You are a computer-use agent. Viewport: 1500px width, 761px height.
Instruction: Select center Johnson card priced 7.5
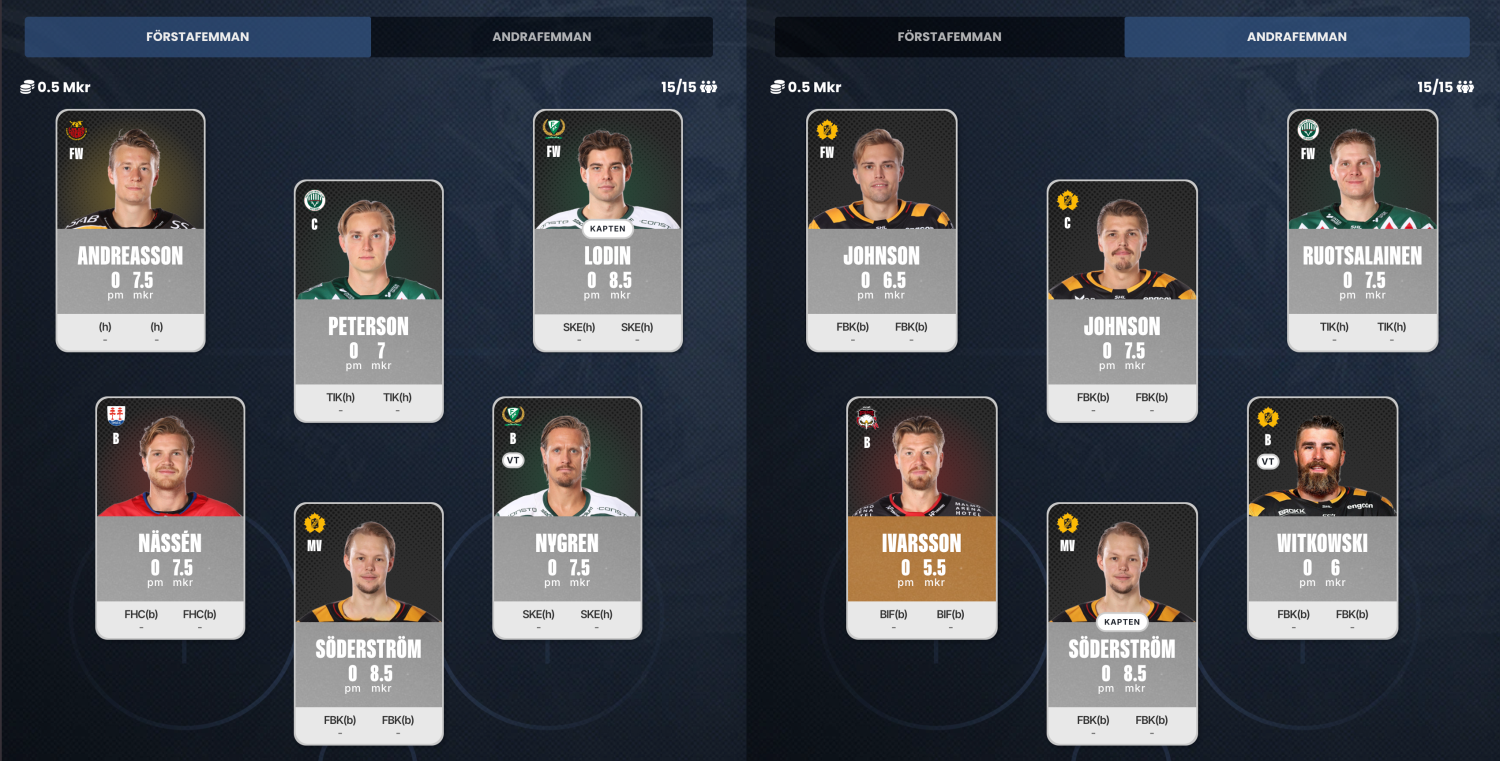point(1121,300)
